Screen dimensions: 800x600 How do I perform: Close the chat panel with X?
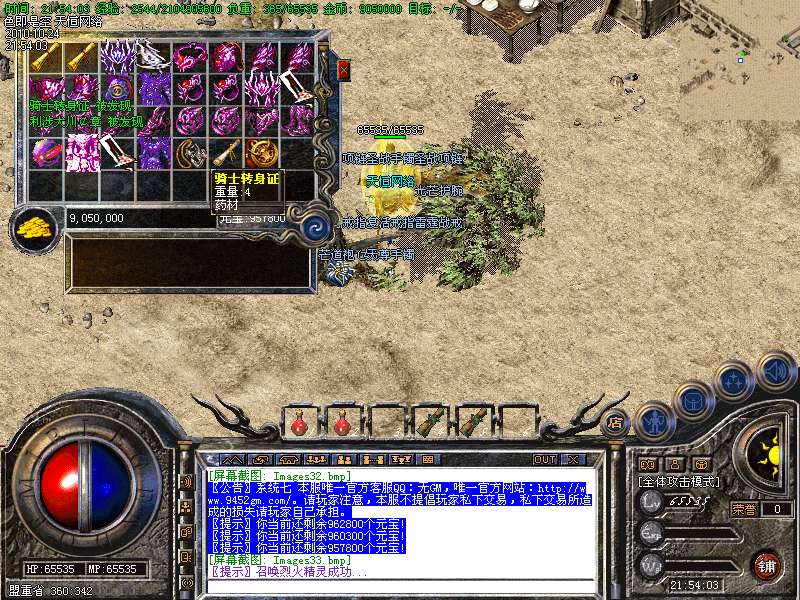tap(573, 459)
